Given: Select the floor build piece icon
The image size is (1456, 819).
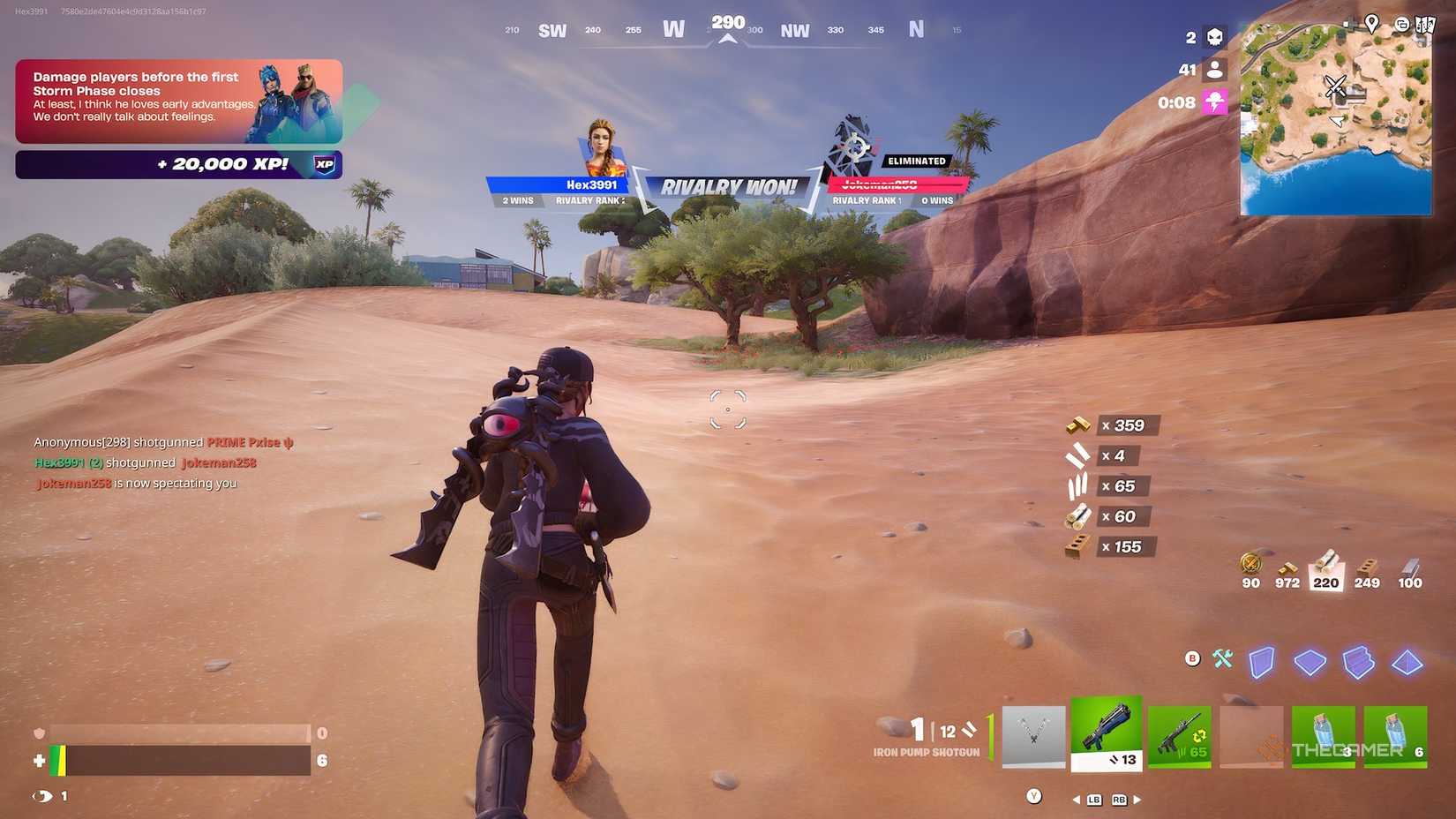Looking at the screenshot, I should coord(1310,662).
